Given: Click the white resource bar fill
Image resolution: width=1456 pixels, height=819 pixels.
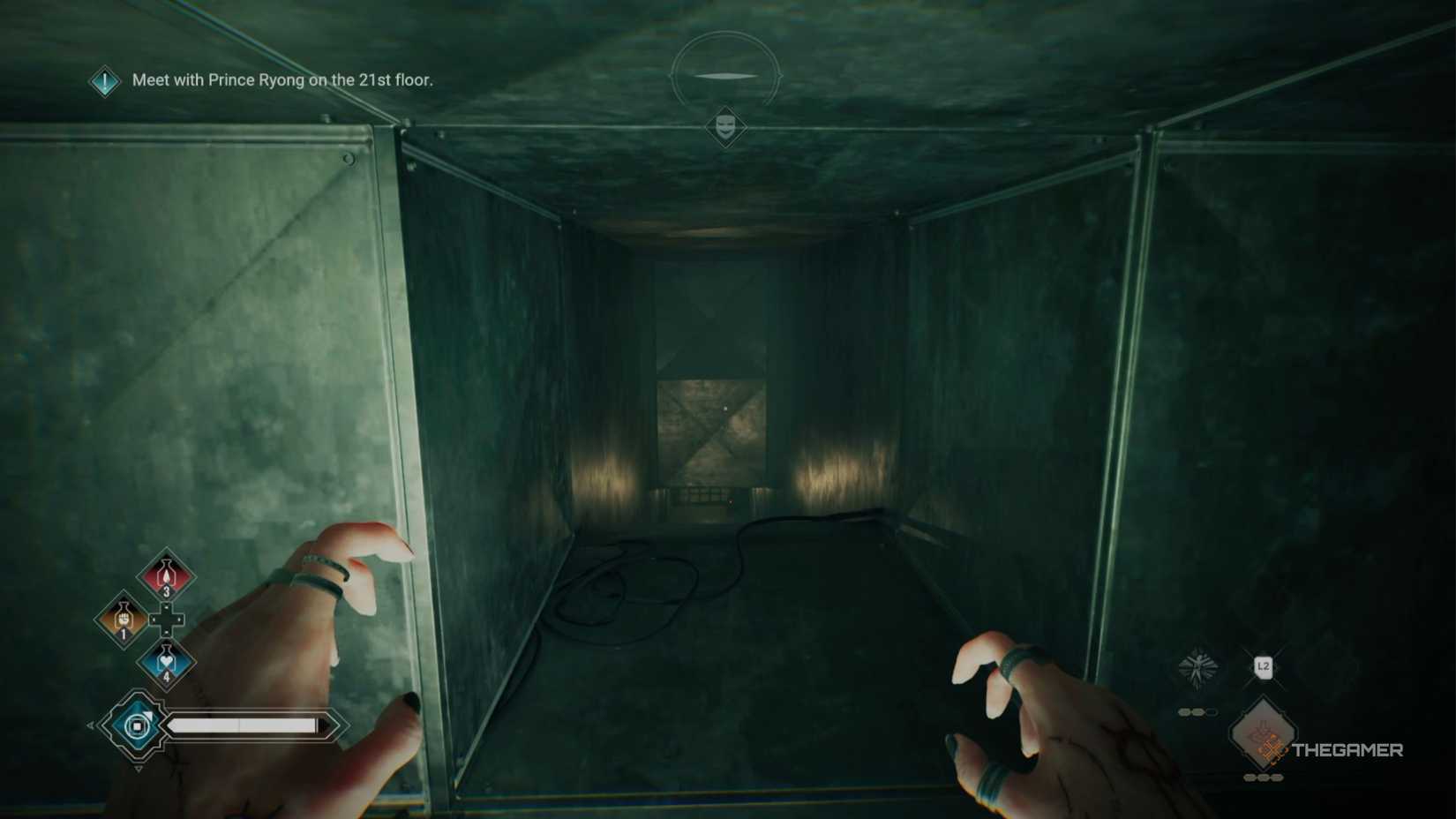Looking at the screenshot, I should click(243, 724).
